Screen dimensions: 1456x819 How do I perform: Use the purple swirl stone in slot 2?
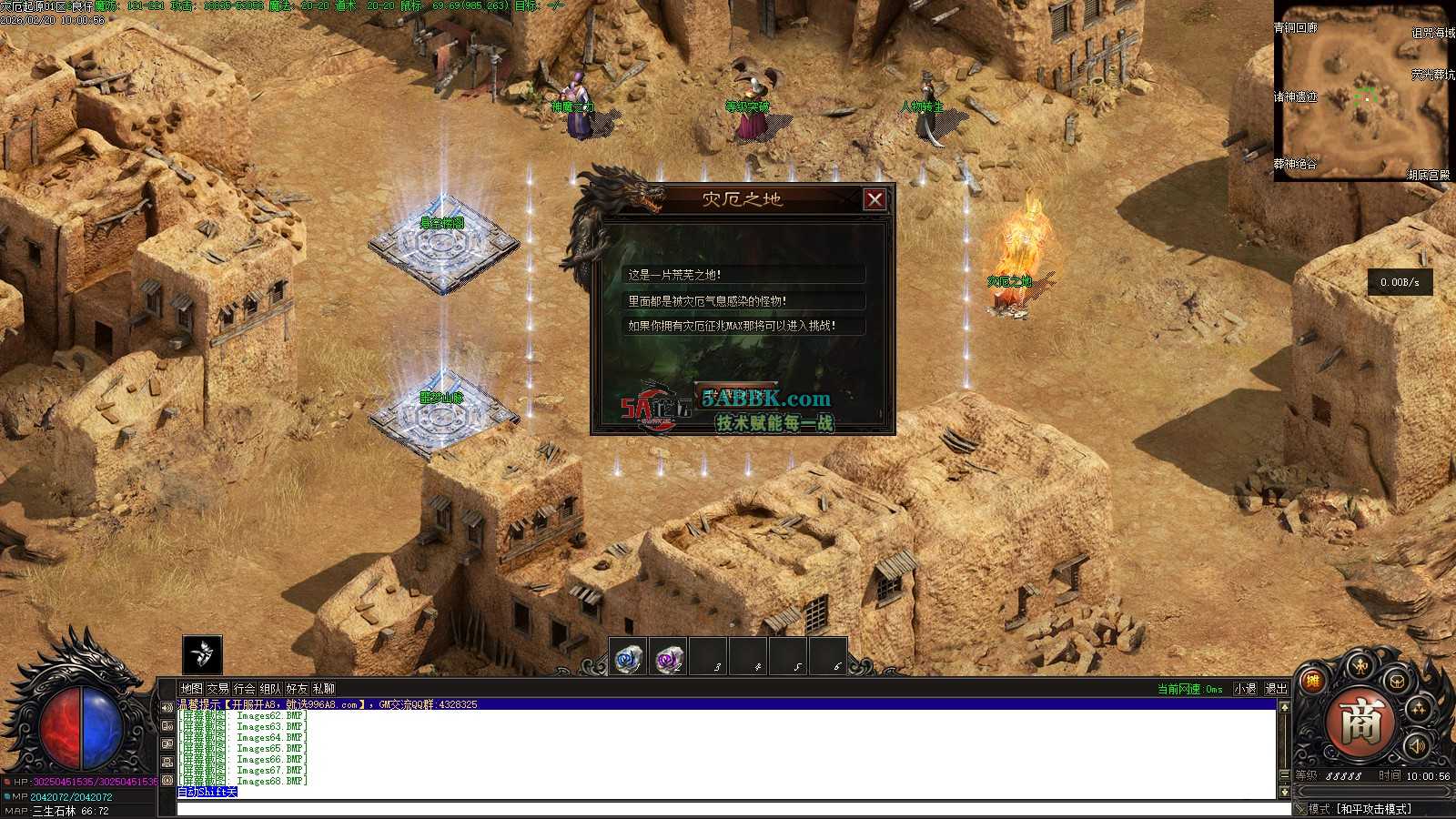(x=668, y=658)
